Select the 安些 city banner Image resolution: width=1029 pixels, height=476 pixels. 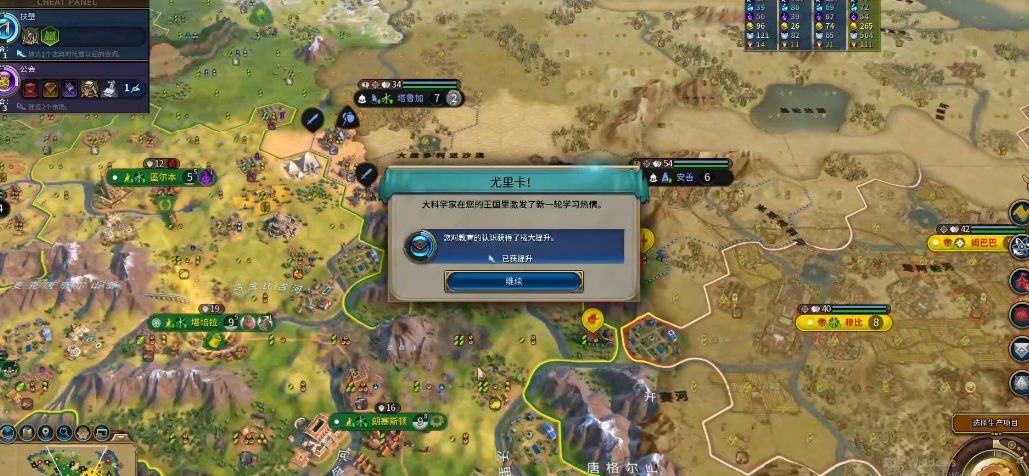[x=684, y=177]
